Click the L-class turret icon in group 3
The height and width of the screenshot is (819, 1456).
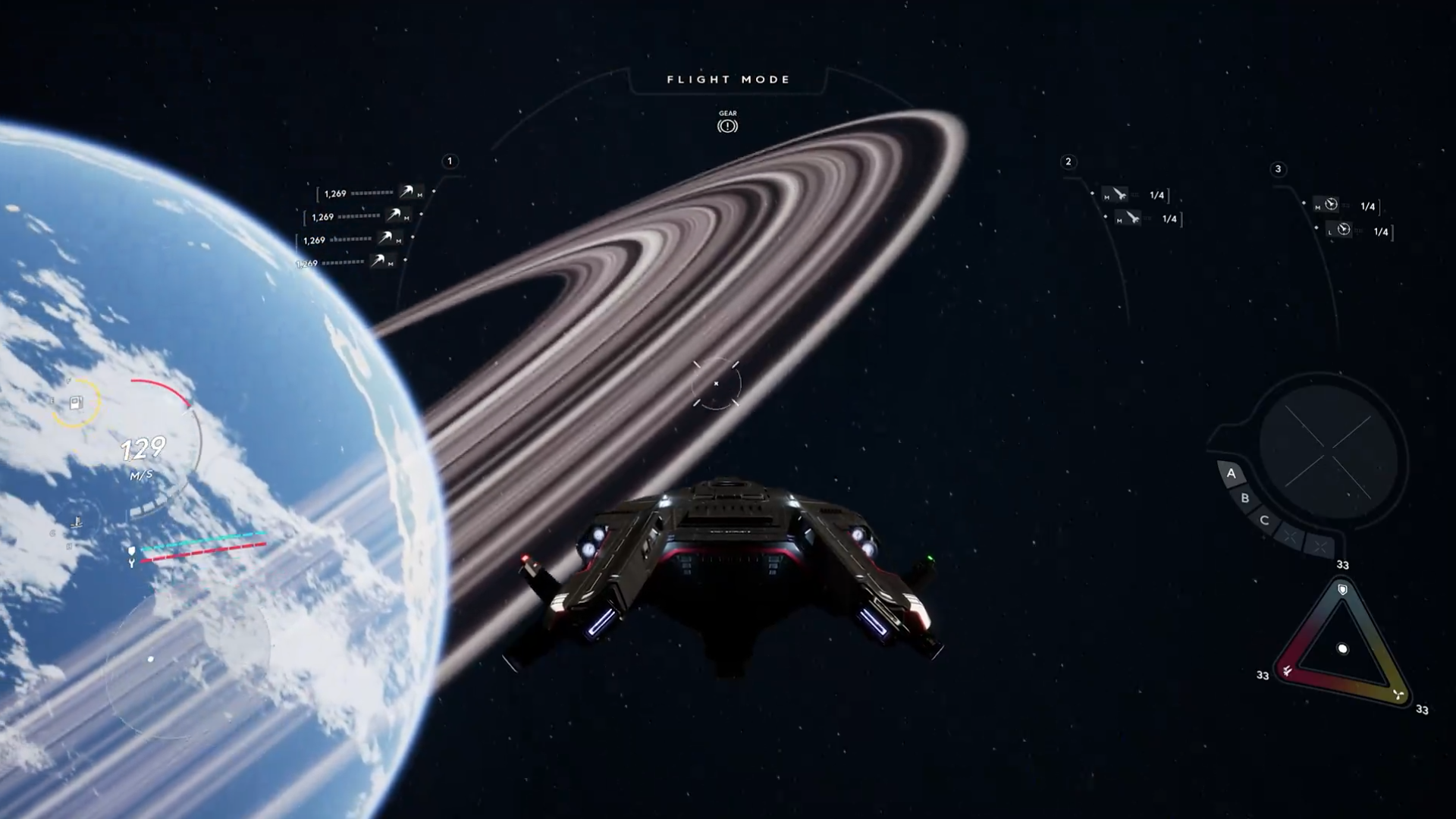pos(1342,231)
